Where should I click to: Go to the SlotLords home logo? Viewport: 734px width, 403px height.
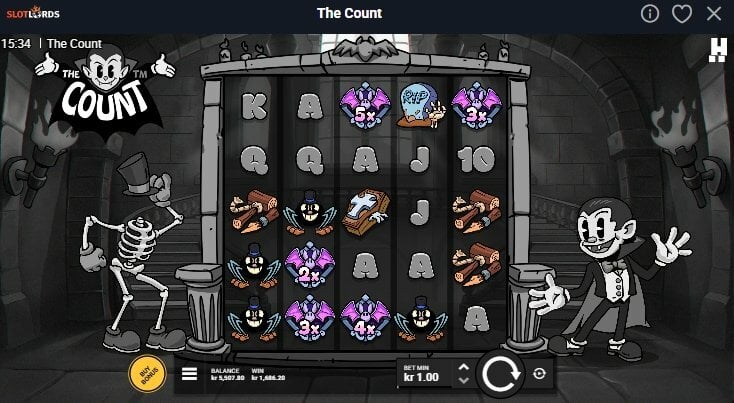coord(31,14)
